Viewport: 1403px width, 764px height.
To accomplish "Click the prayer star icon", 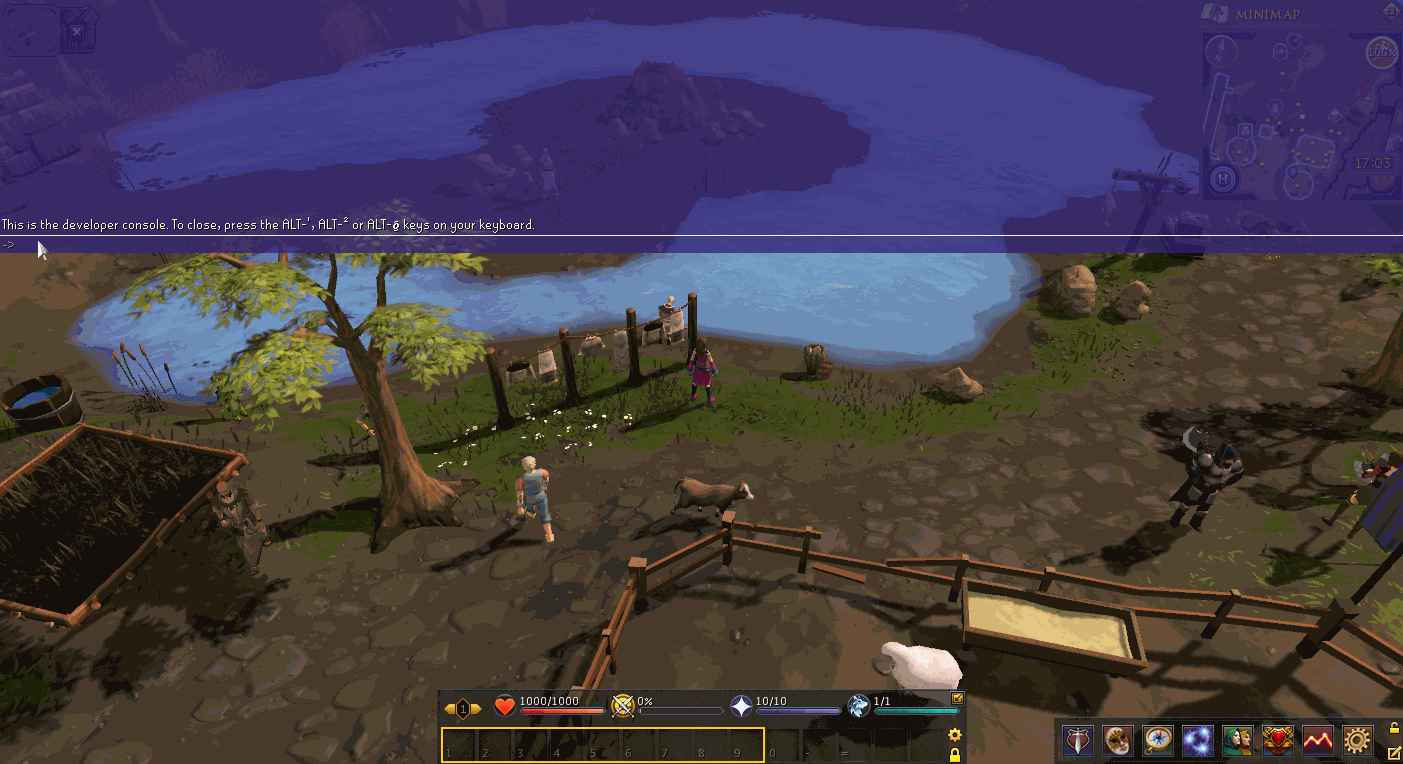I will point(742,706).
